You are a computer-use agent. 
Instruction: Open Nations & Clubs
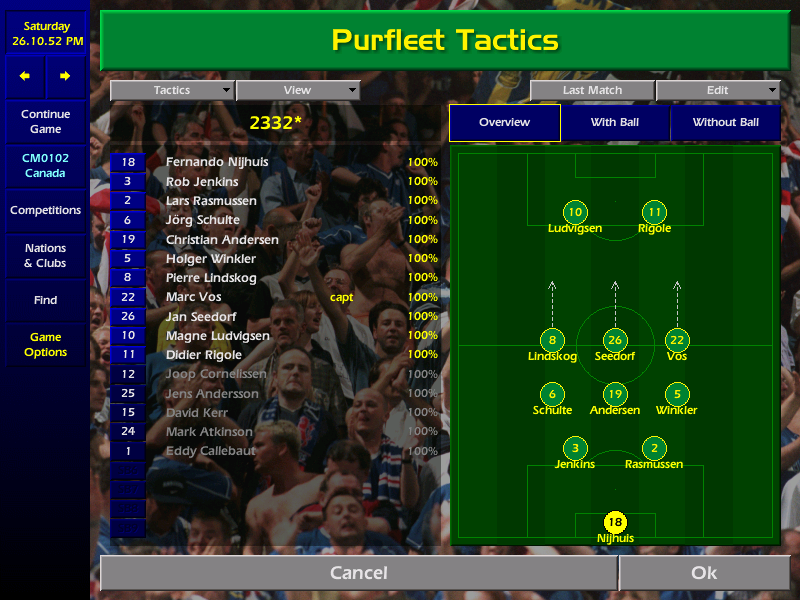[45, 256]
